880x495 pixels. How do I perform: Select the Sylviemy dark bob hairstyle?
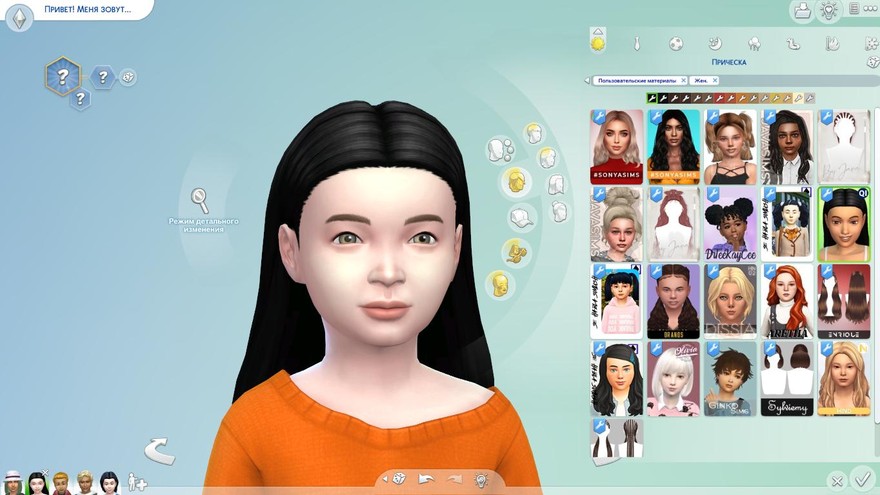[x=787, y=378]
